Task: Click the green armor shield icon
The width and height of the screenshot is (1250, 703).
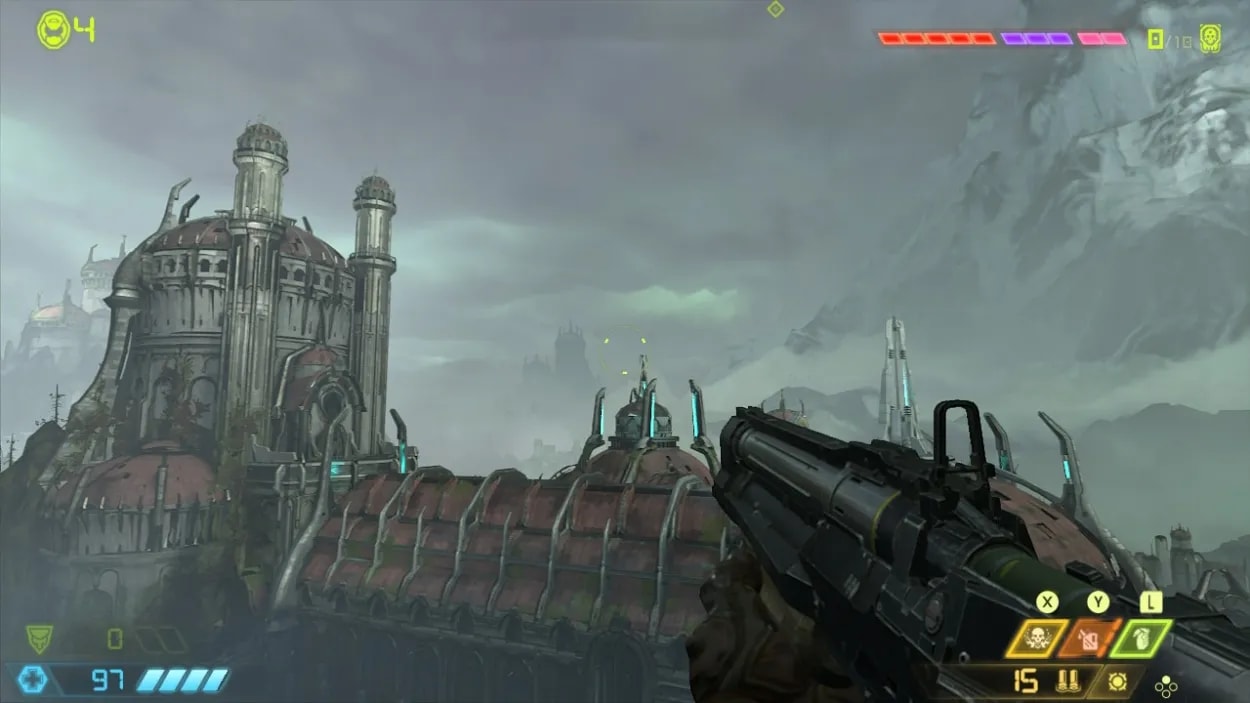Action: (40, 638)
